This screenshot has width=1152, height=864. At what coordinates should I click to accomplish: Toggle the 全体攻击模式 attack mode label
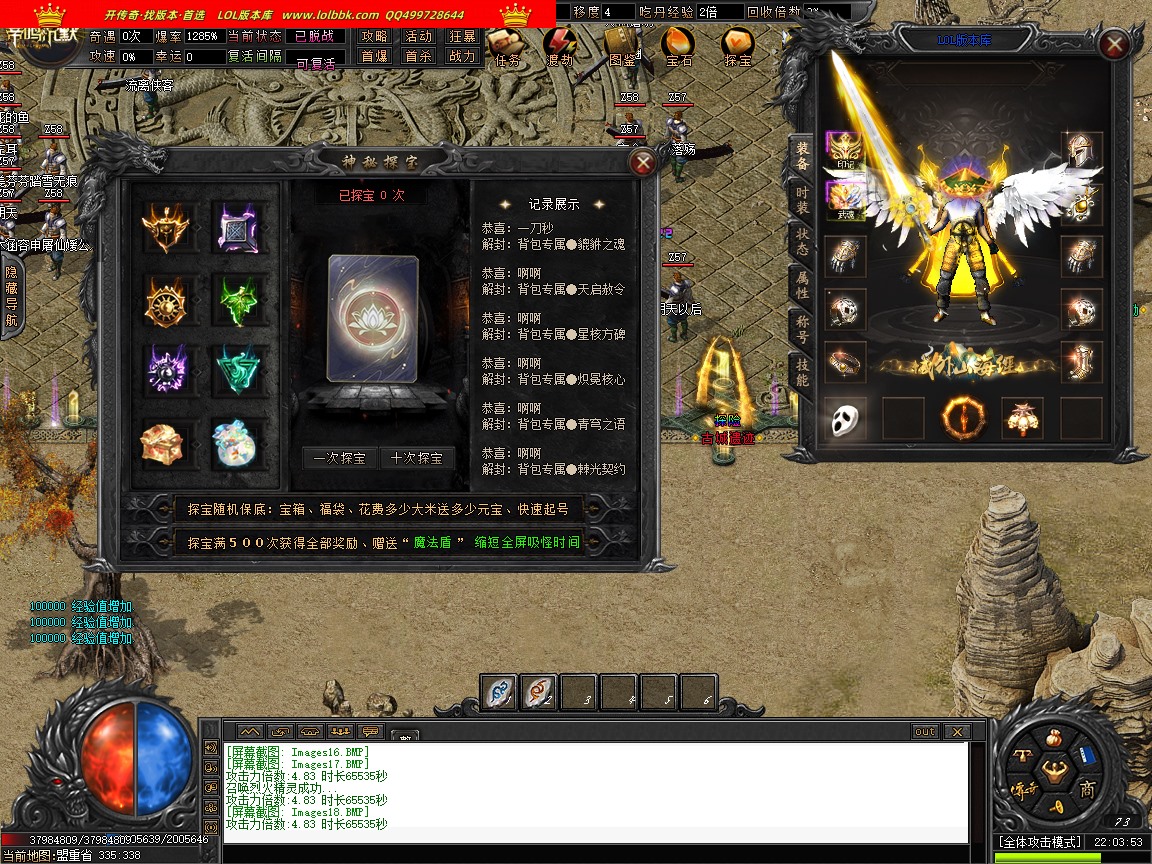pyautogui.click(x=1040, y=842)
